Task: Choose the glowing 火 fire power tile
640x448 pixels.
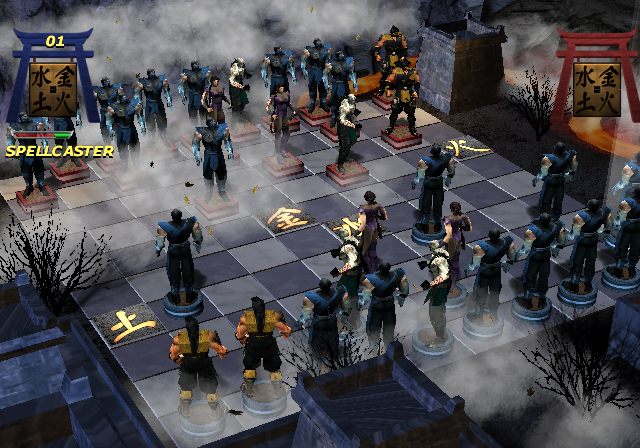Action: click(460, 148)
